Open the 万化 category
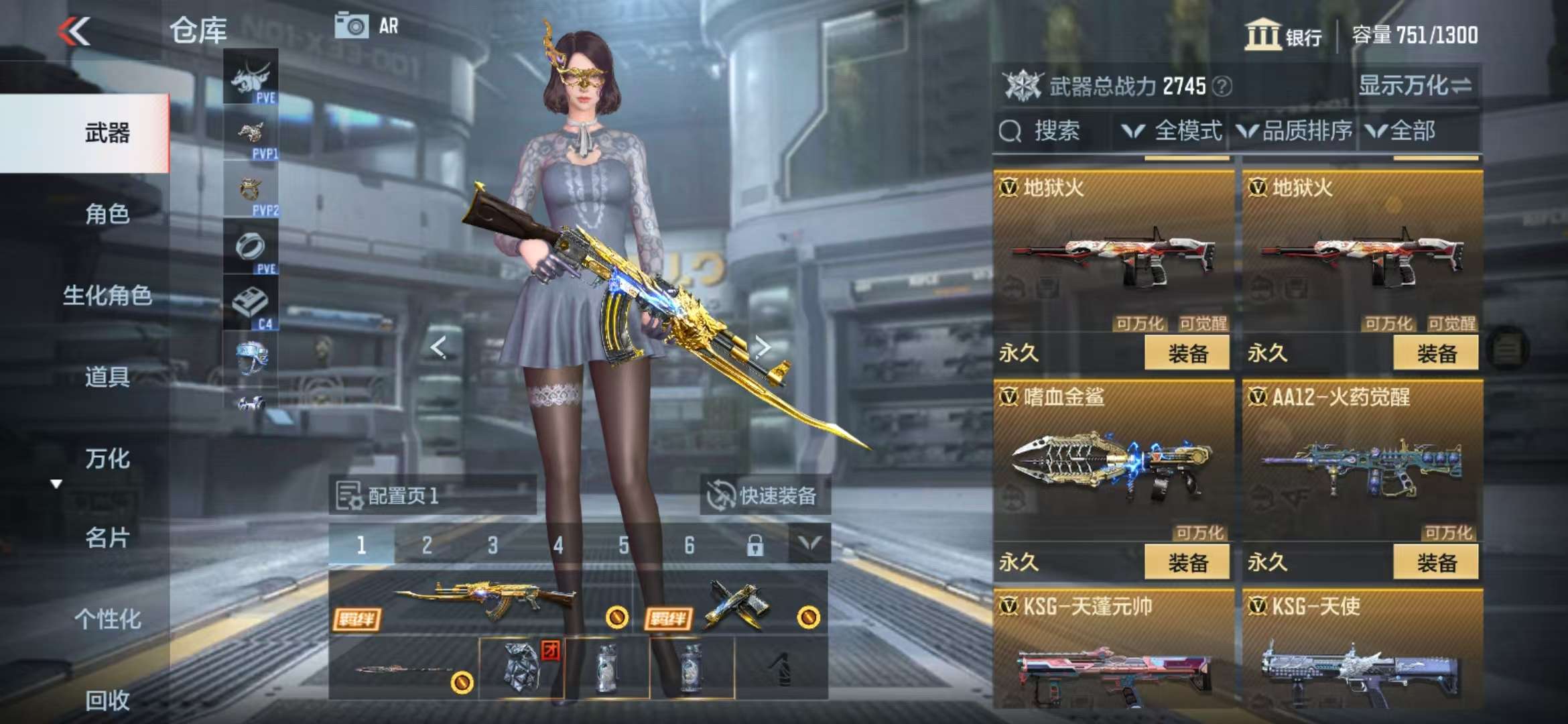The height and width of the screenshot is (724, 1568). pos(107,459)
